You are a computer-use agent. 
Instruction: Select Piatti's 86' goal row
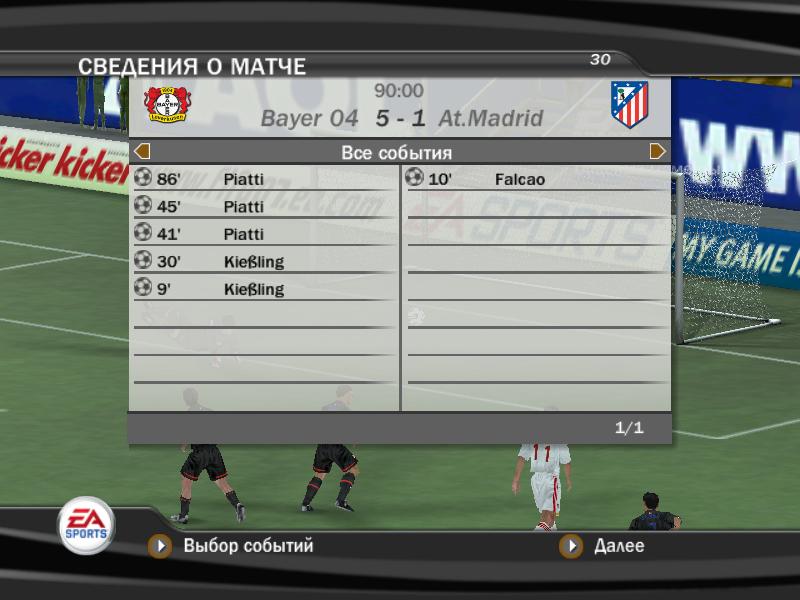point(264,179)
